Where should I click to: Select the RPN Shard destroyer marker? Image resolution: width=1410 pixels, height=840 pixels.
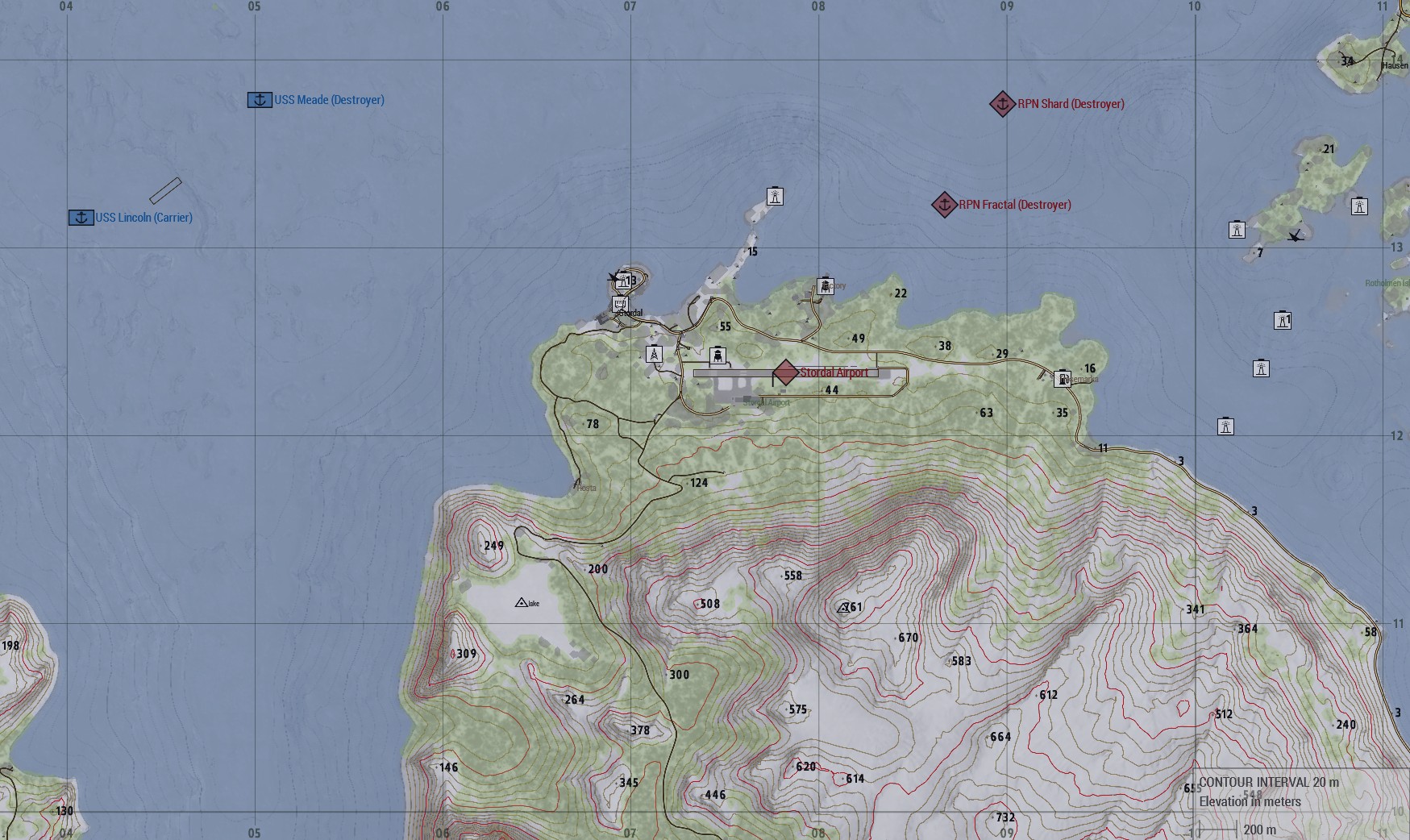(x=1002, y=104)
